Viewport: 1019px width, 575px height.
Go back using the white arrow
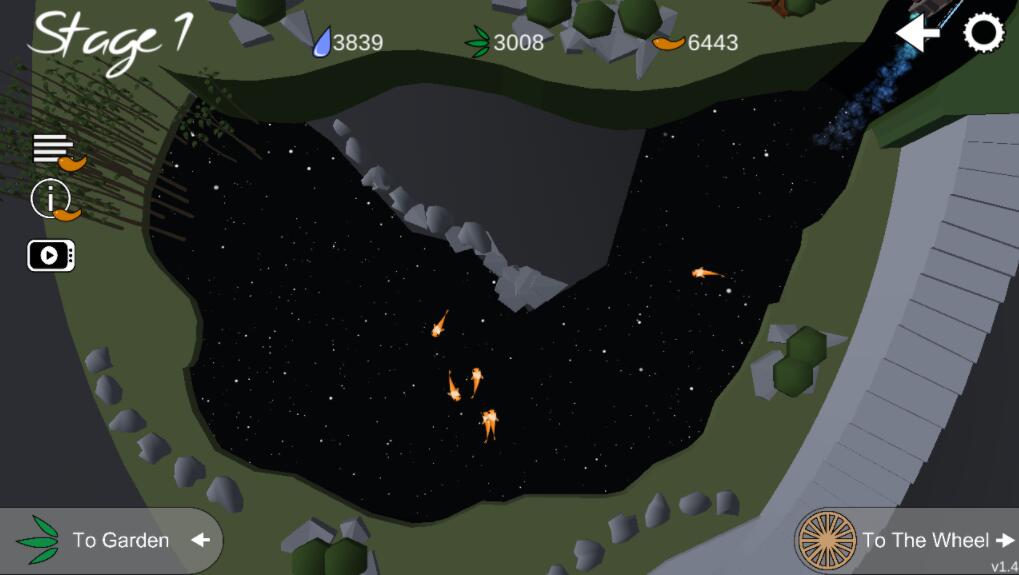[x=917, y=34]
